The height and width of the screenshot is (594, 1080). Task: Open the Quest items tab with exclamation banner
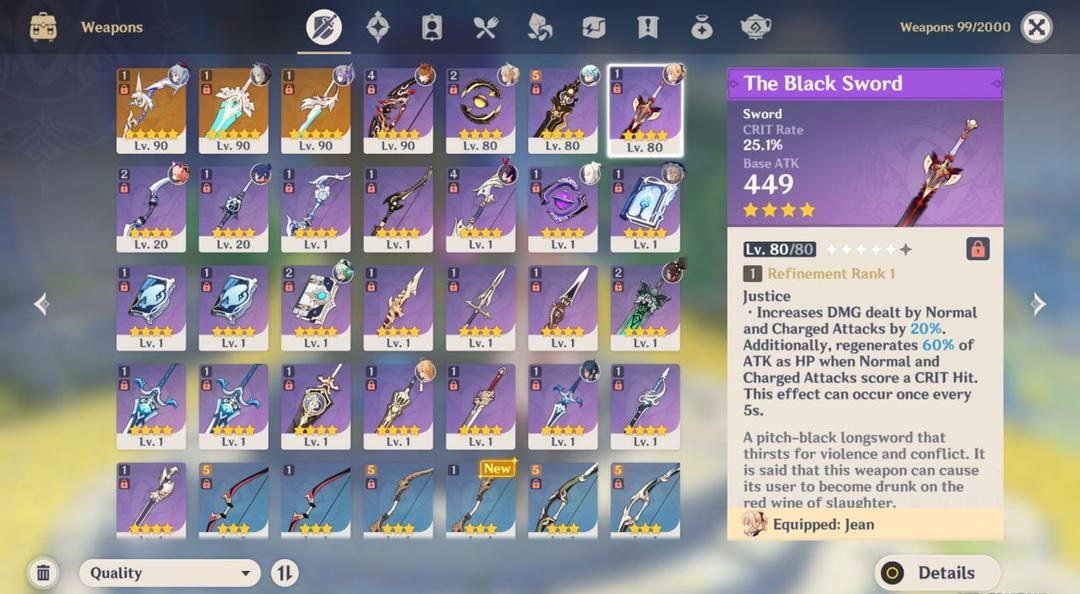point(648,27)
